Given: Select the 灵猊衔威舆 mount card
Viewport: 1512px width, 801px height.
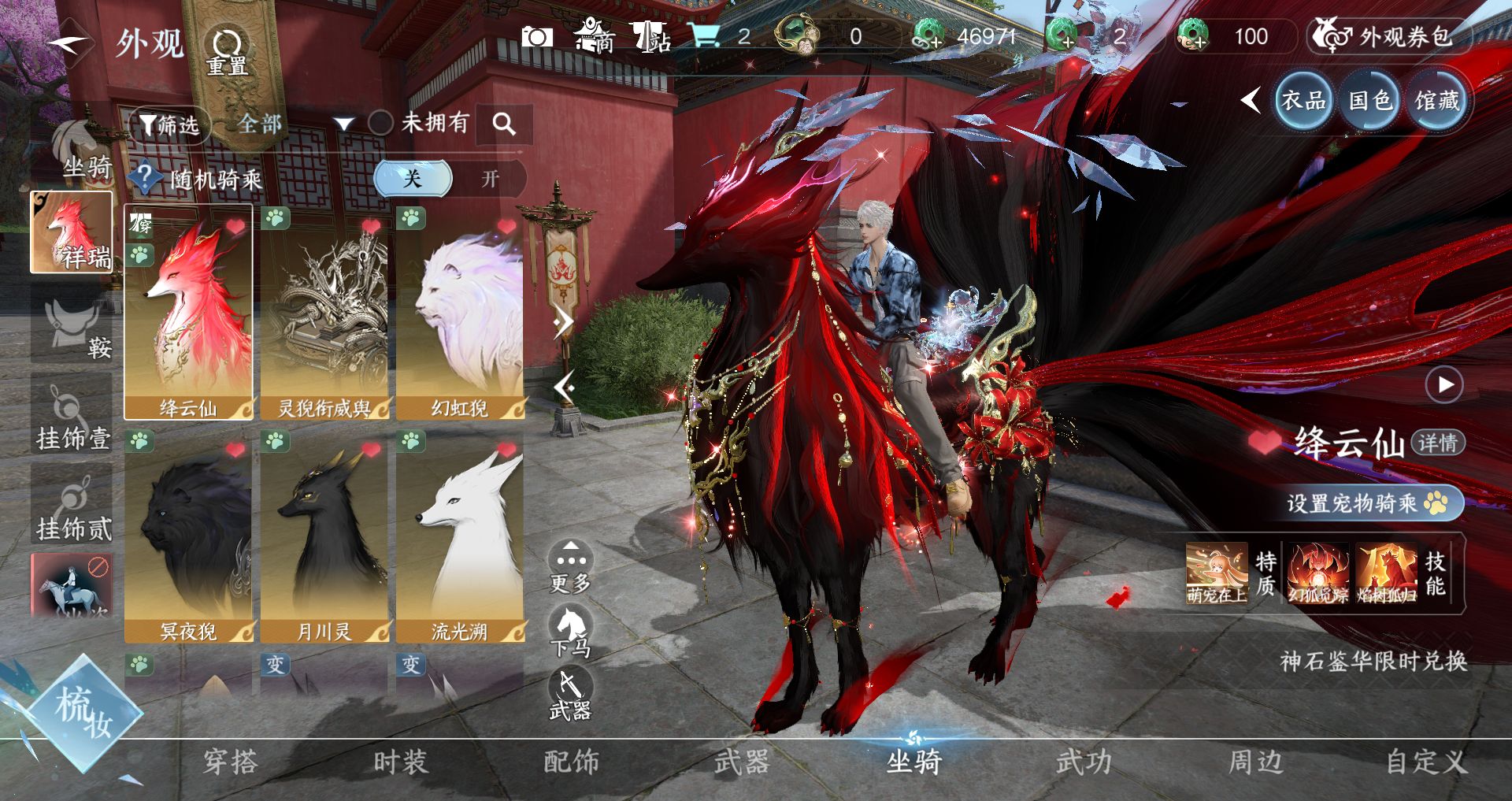Looking at the screenshot, I should pyautogui.click(x=324, y=313).
